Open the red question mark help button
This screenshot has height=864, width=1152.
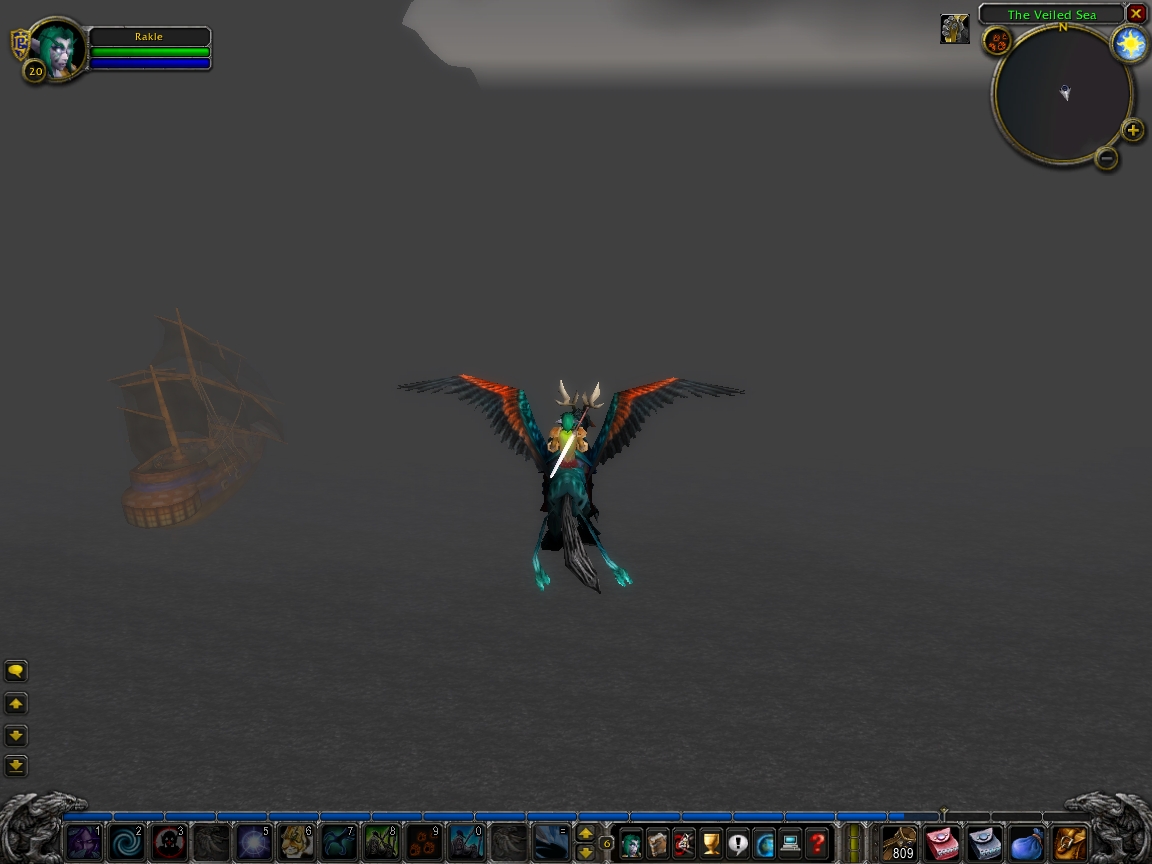(817, 843)
